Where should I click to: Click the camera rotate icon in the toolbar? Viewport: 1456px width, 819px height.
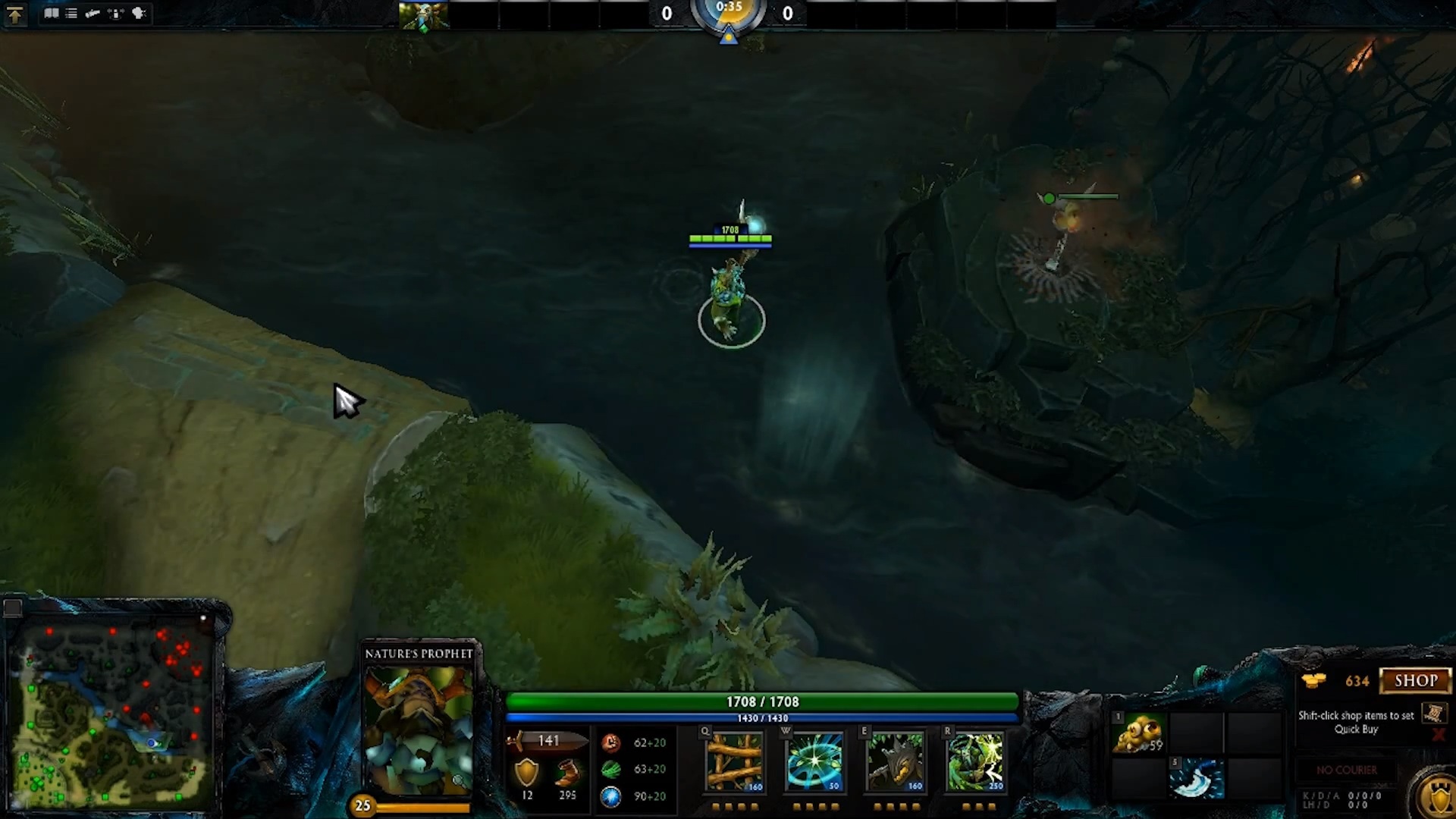coord(115,13)
